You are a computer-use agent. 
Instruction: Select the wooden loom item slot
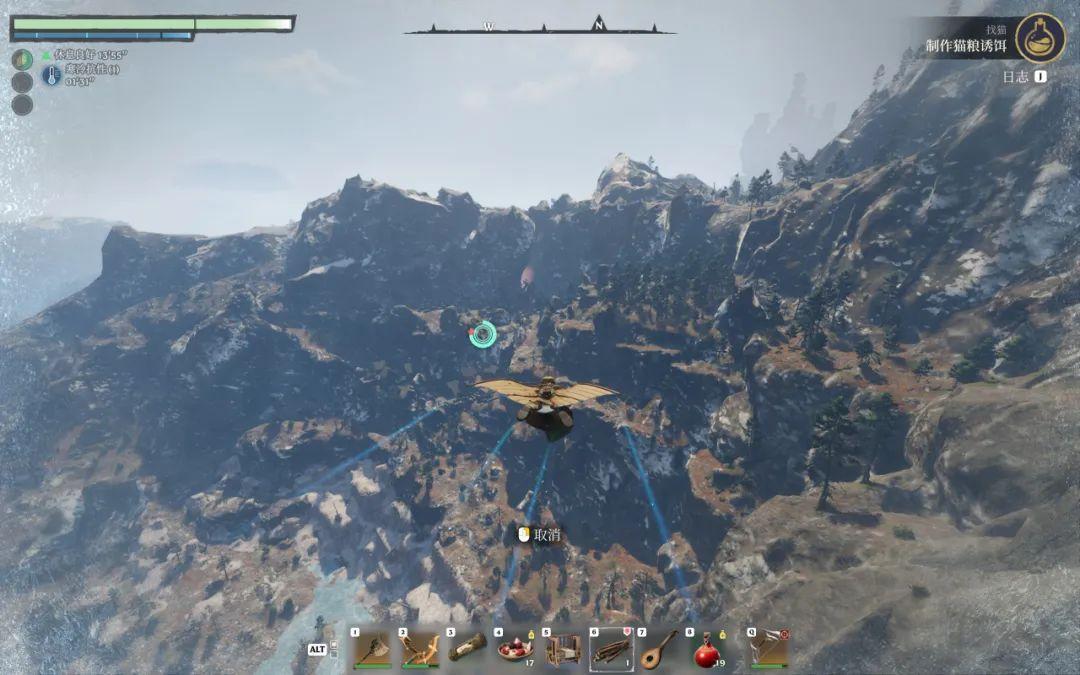(x=563, y=649)
